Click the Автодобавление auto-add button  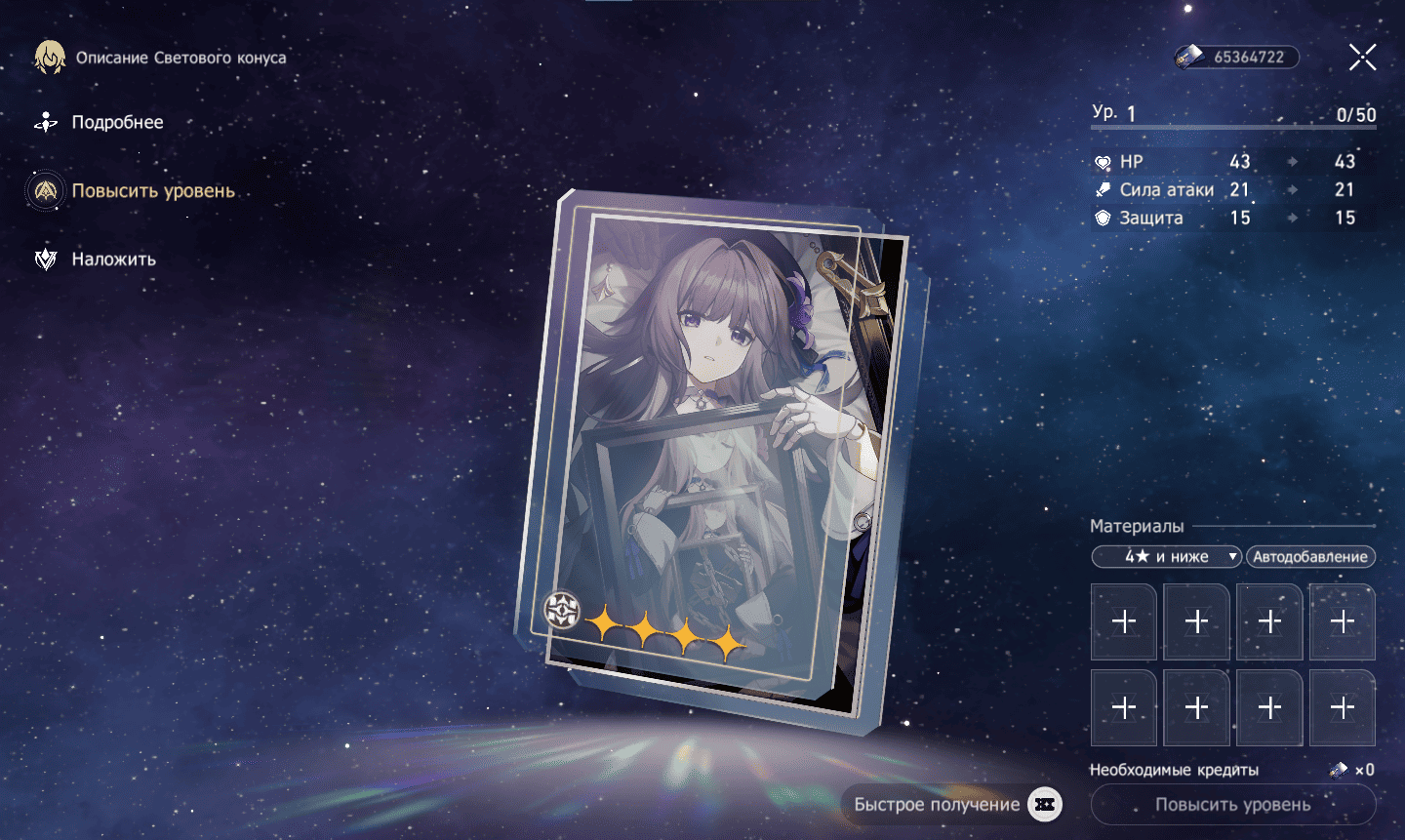[1310, 557]
